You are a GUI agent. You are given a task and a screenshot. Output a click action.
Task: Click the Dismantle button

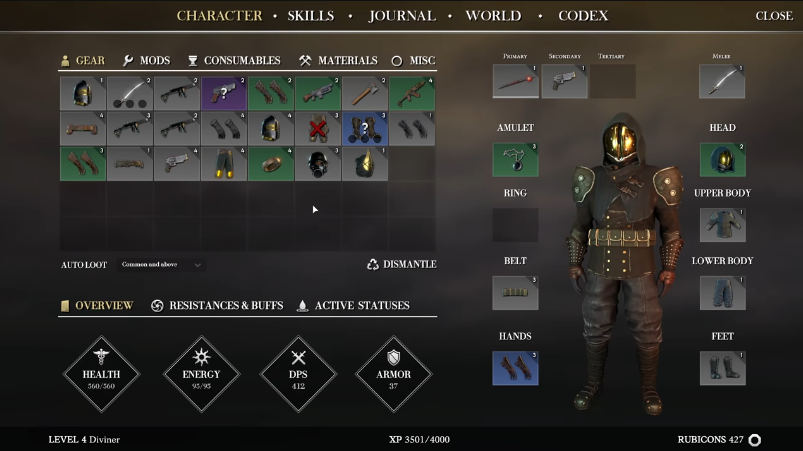(x=401, y=265)
